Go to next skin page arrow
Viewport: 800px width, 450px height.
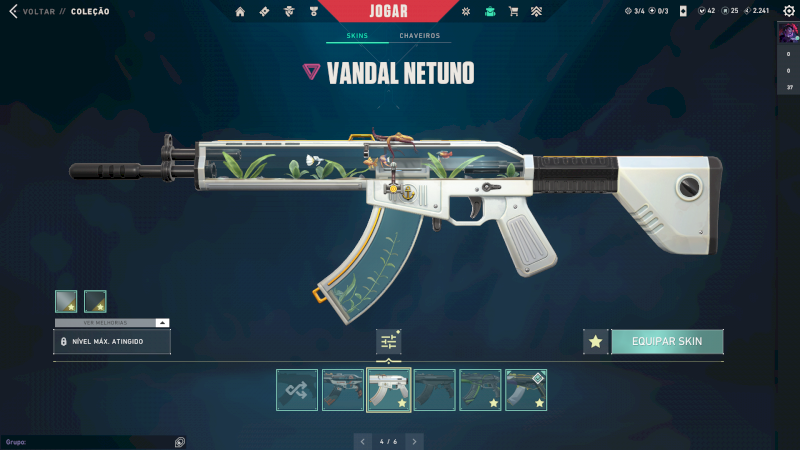(414, 440)
